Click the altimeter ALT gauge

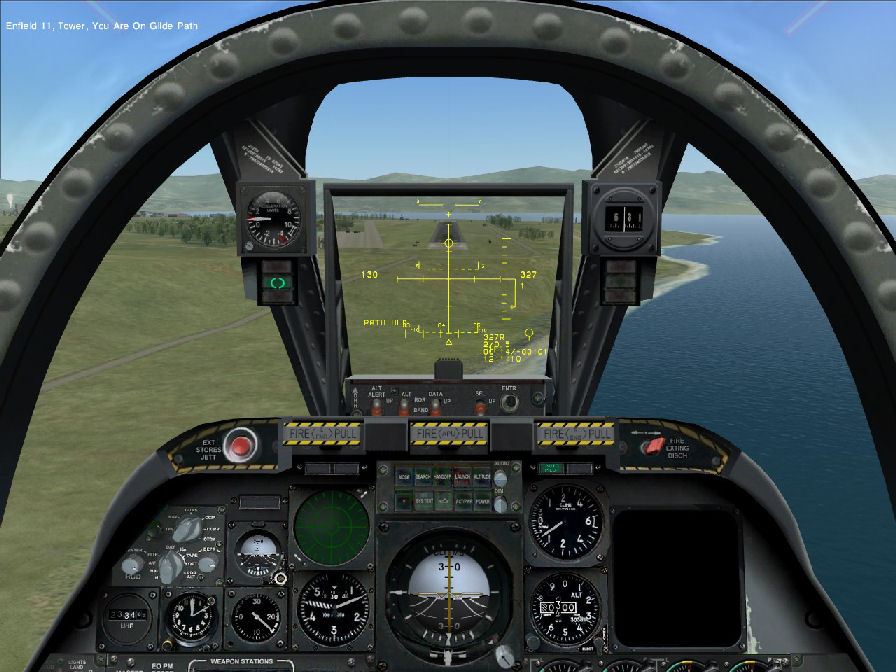[x=564, y=608]
